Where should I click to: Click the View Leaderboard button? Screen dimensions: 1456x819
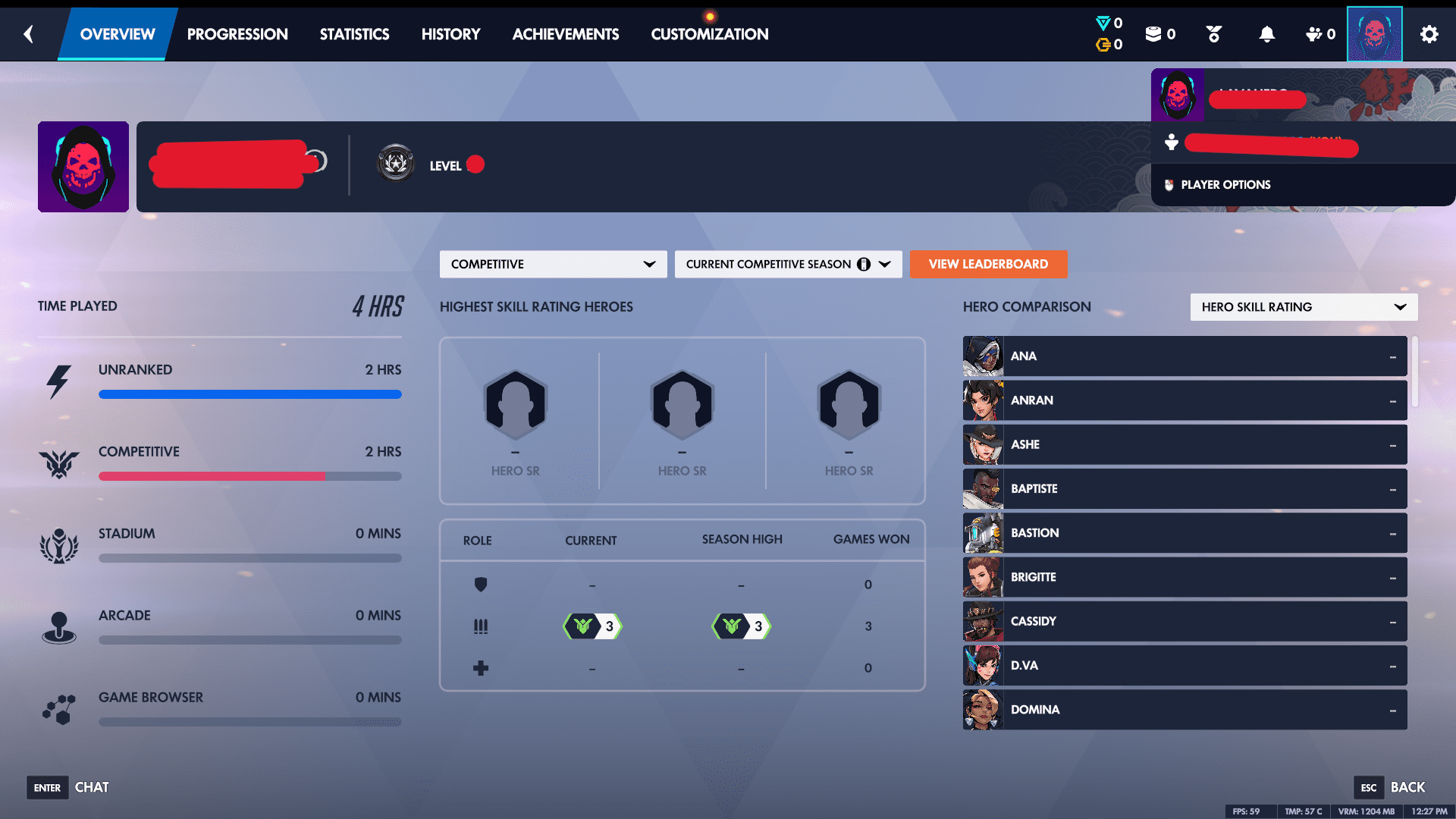[x=988, y=264]
